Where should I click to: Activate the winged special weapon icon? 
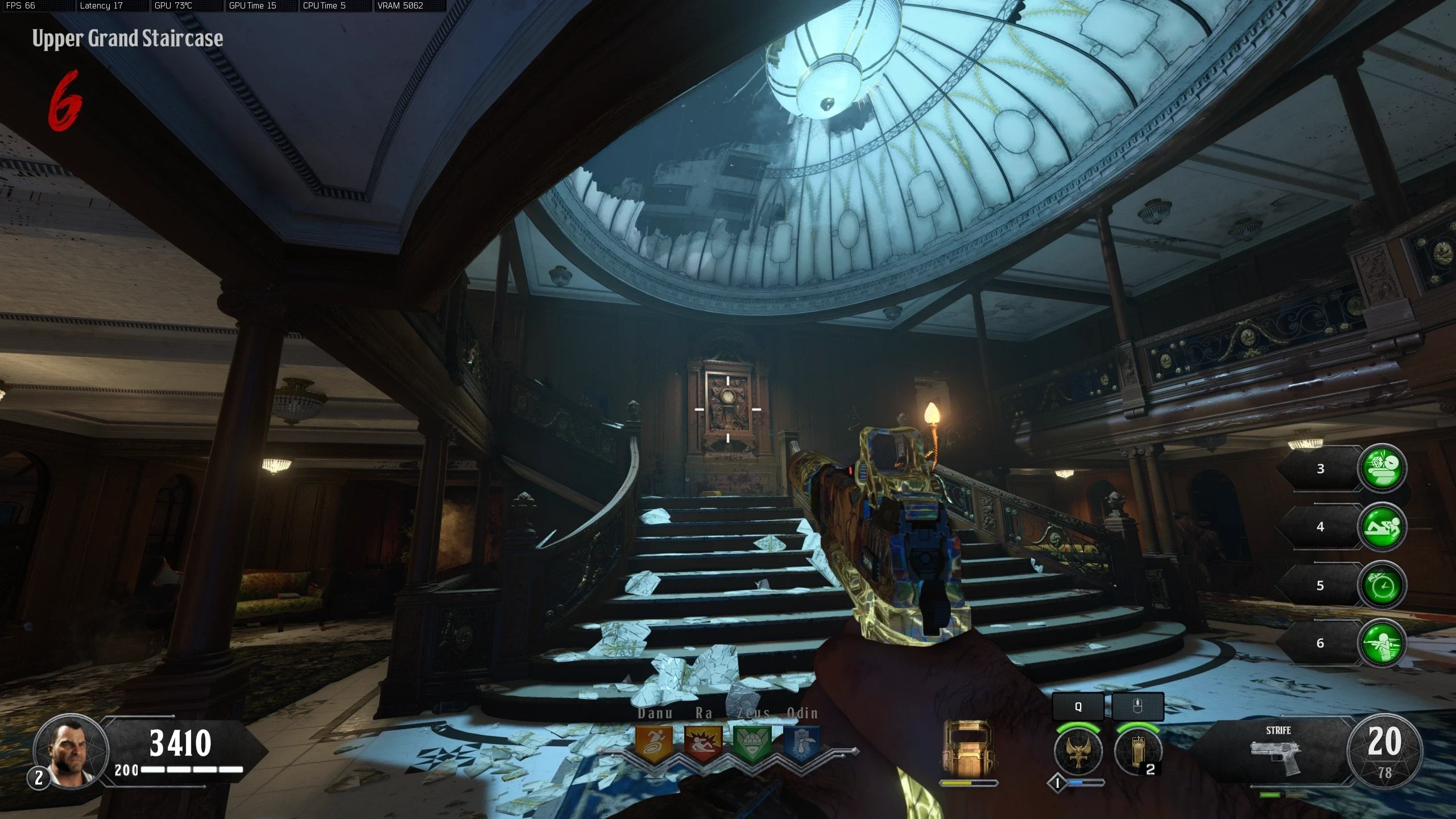[x=1078, y=751]
